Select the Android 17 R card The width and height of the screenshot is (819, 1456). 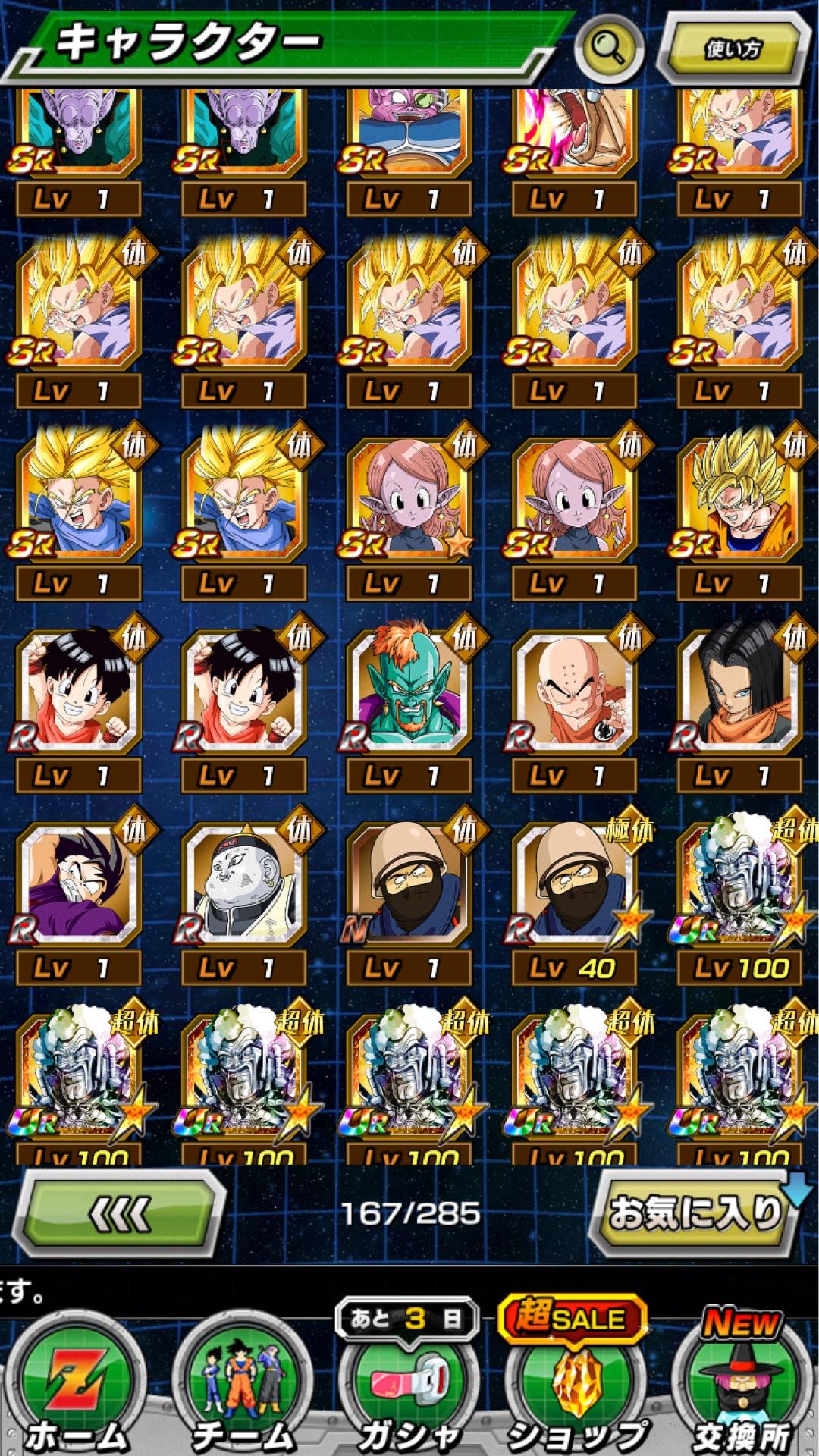tap(740, 690)
